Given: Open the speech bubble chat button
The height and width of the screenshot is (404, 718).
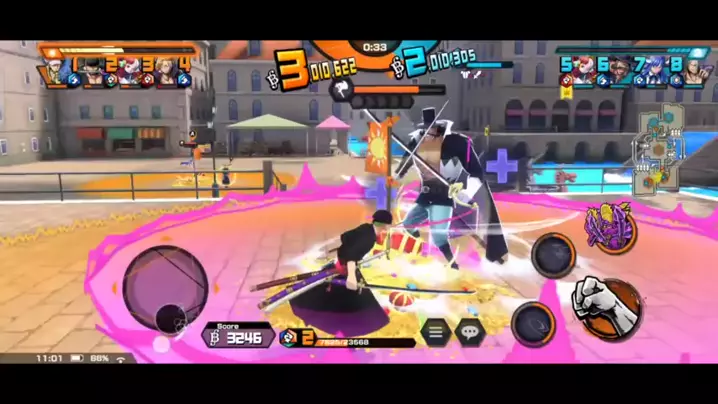Looking at the screenshot, I should point(470,332).
